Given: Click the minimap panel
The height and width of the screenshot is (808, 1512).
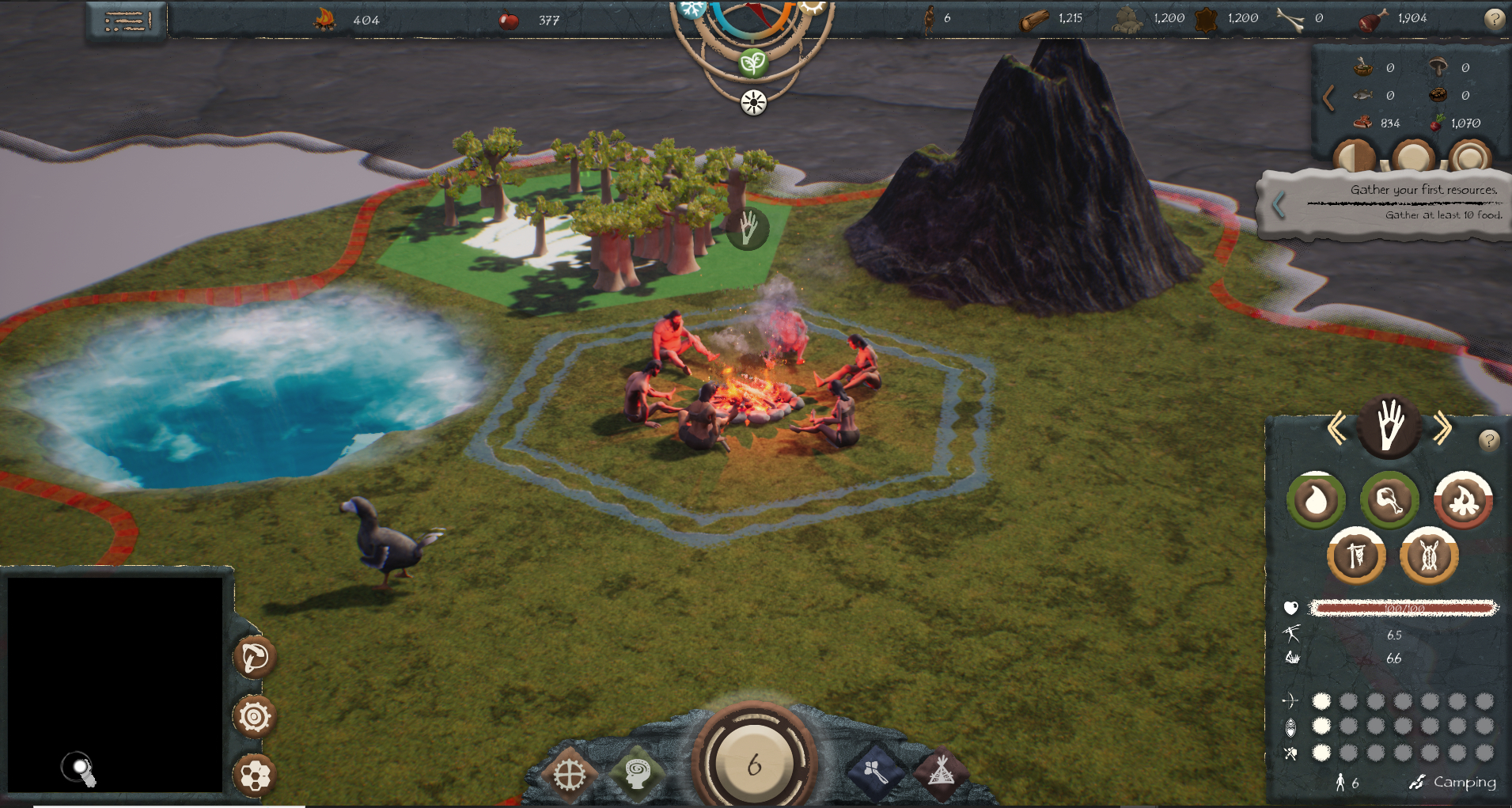Looking at the screenshot, I should [115, 684].
